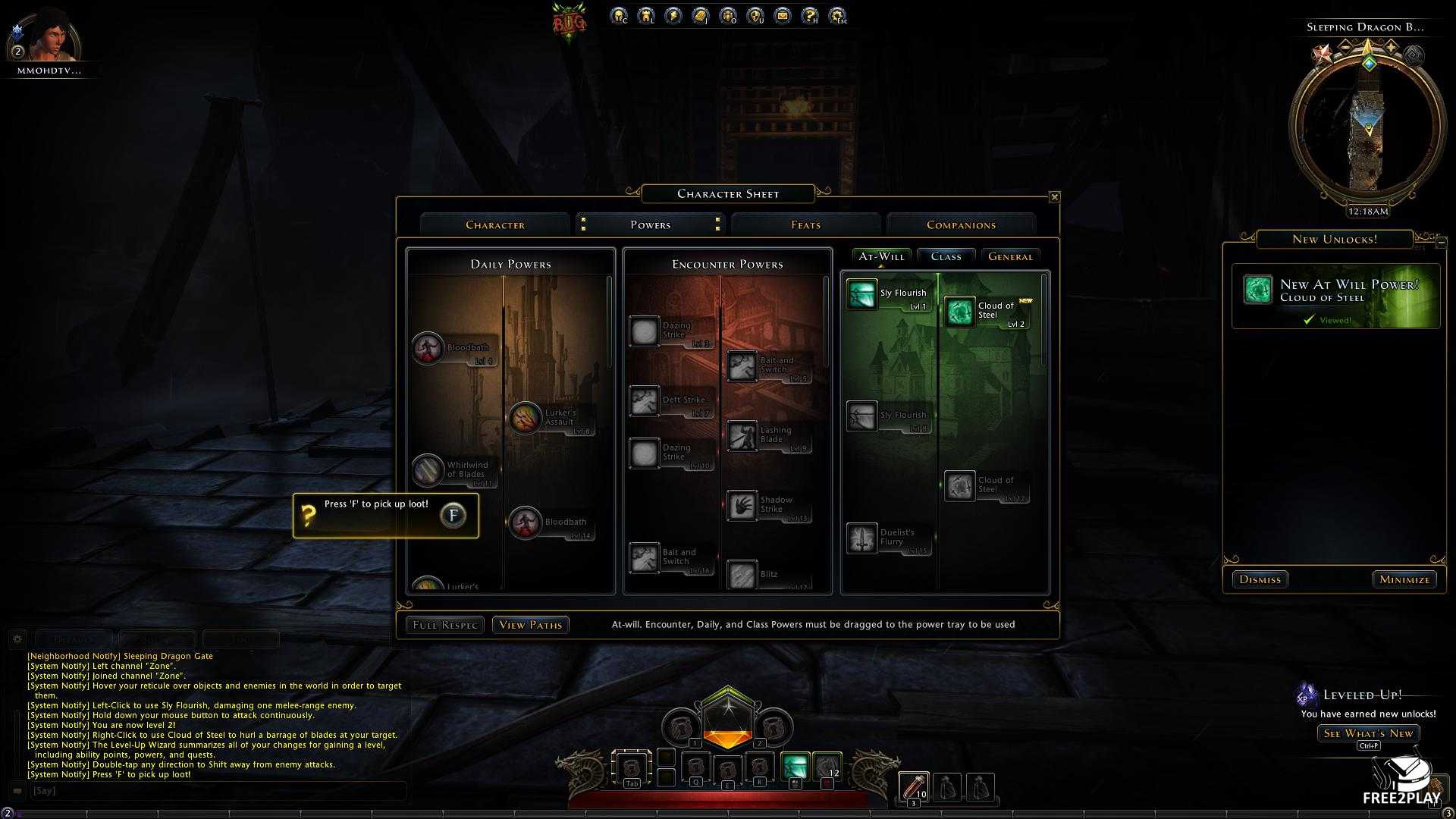Click the player portrait in the corner
This screenshot has width=1456, height=819.
[x=49, y=36]
